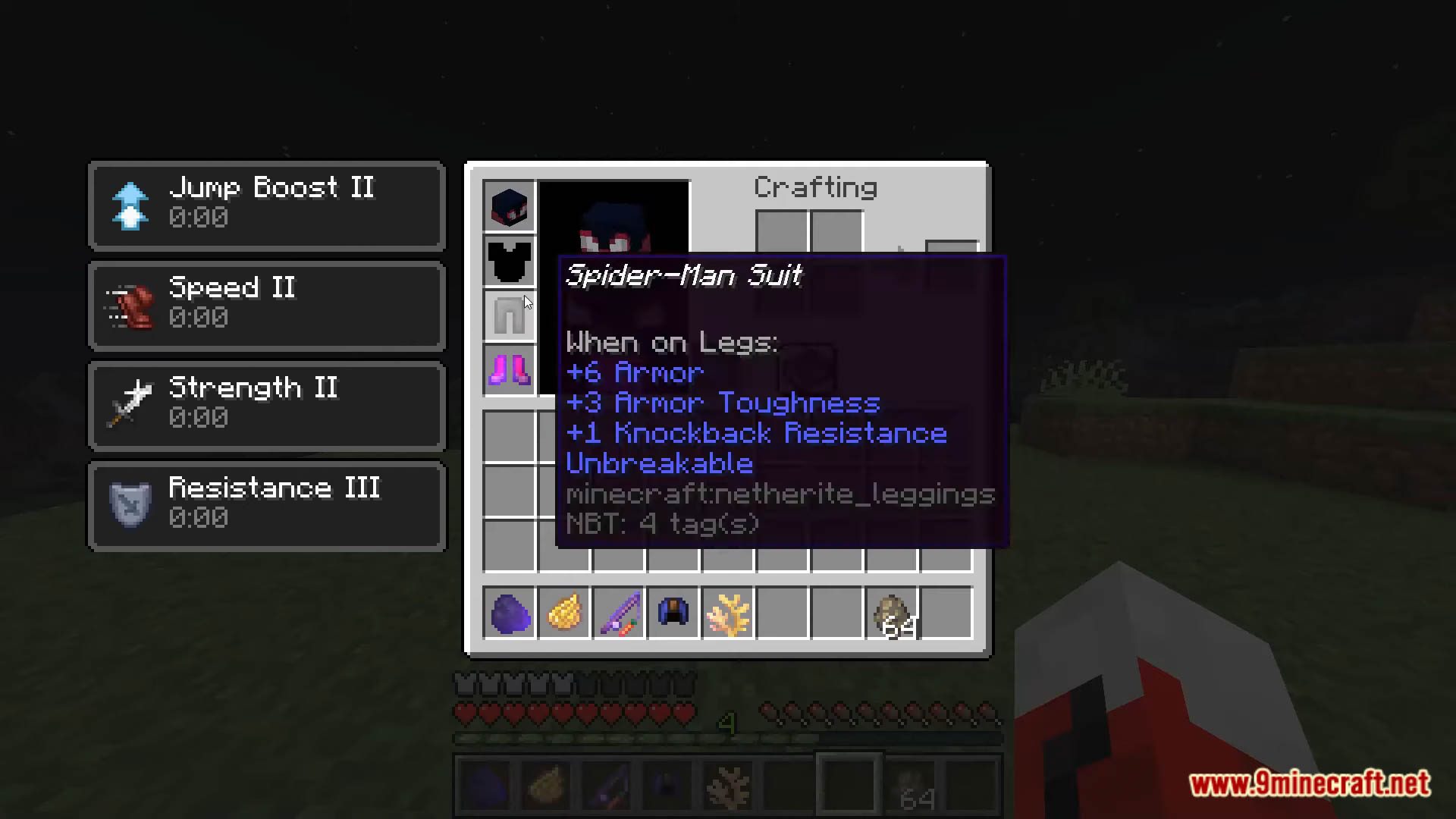Click the blue cap item in the hotbar
1456x819 pixels.
[673, 613]
